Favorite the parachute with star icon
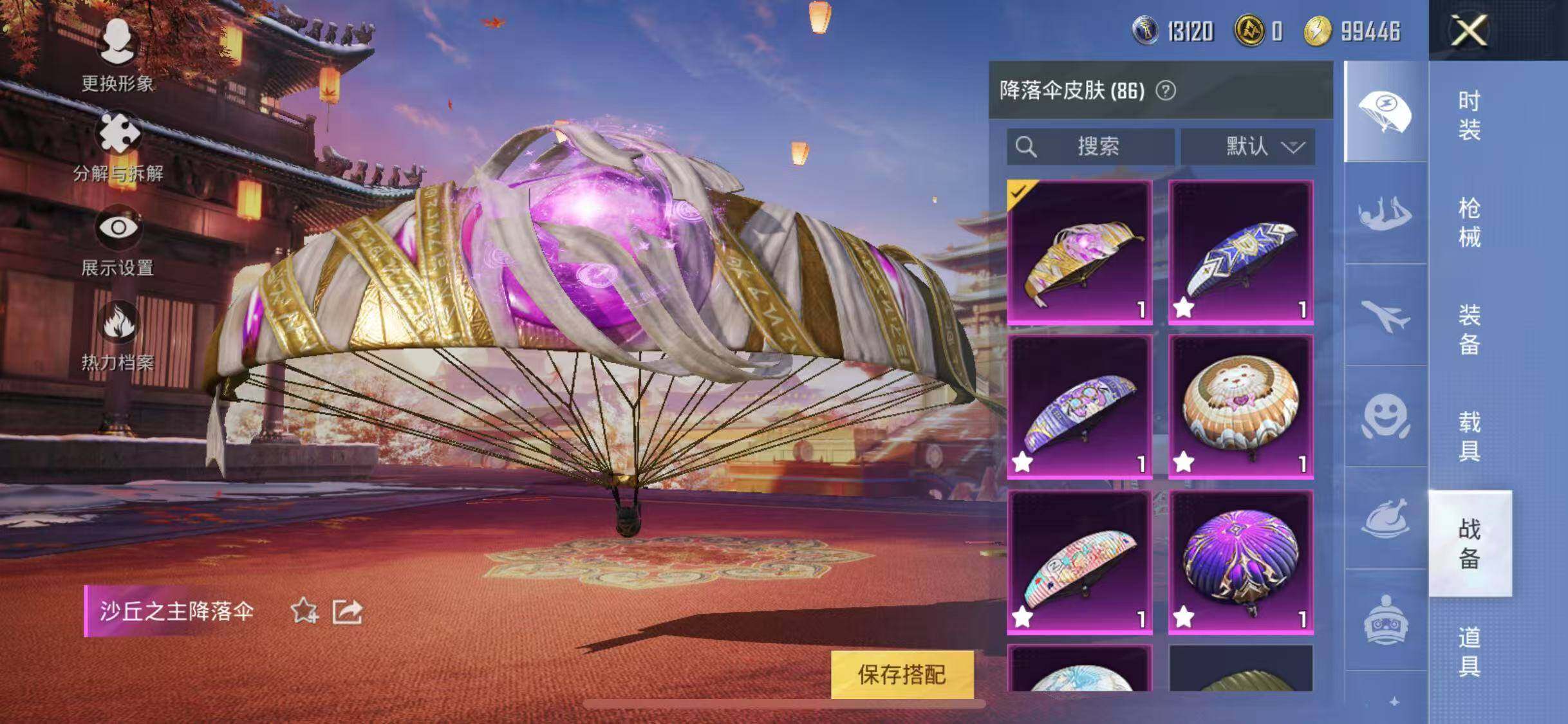This screenshot has height=724, width=1568. [304, 611]
